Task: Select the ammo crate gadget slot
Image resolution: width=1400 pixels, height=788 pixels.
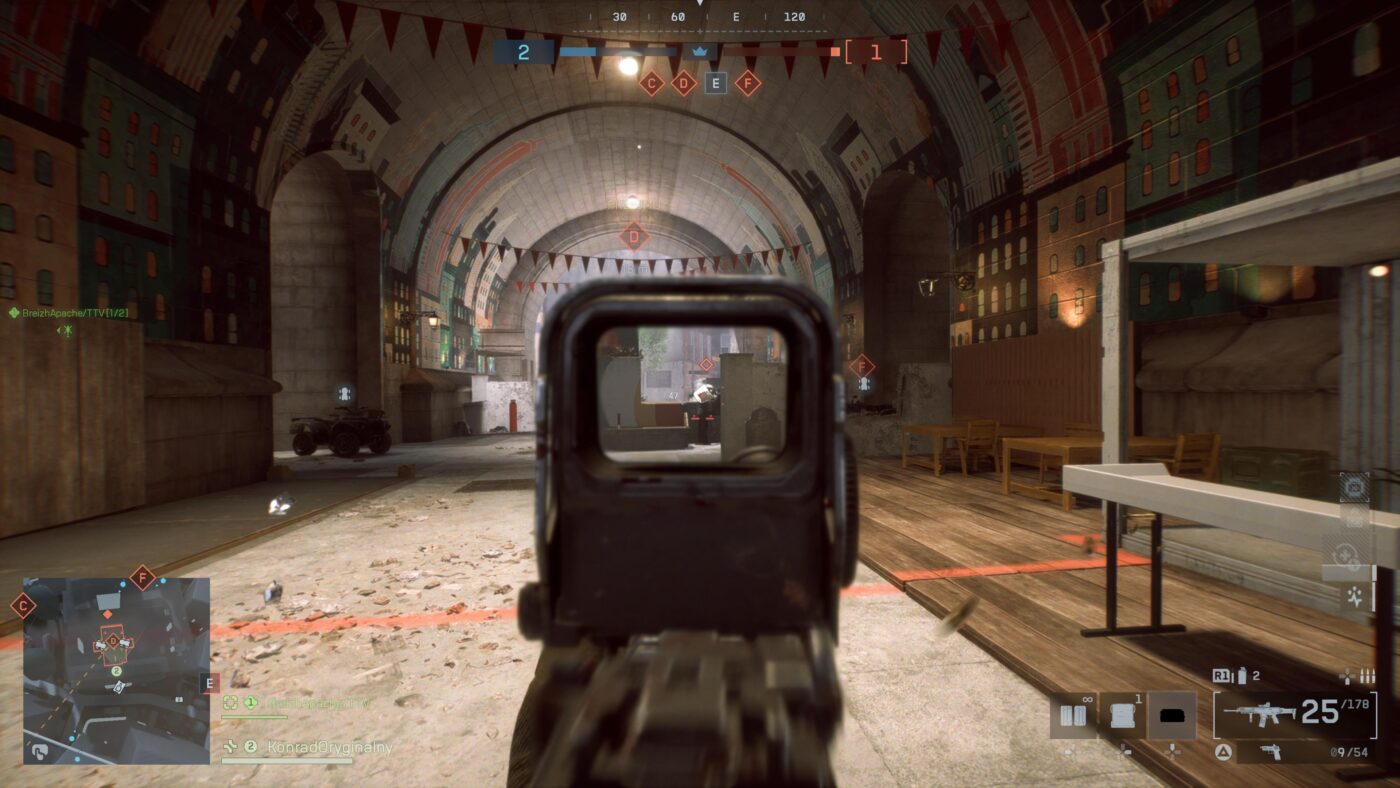Action: click(x=1122, y=715)
